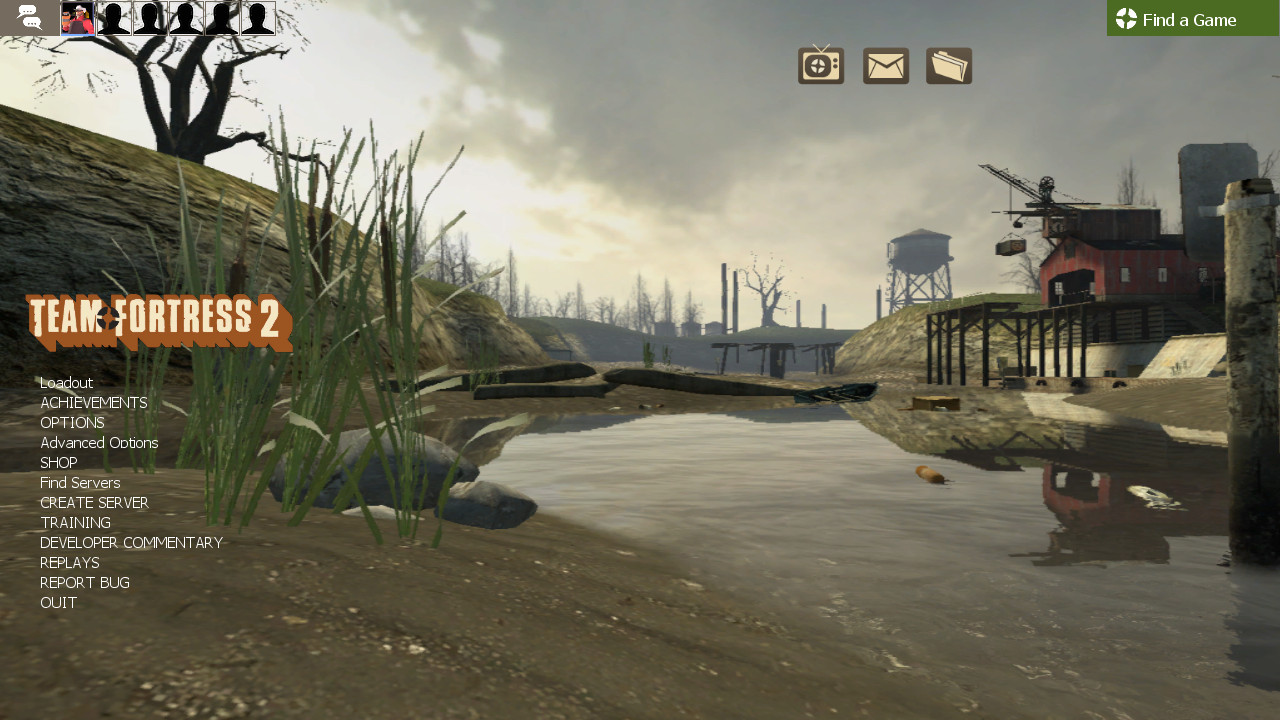Select the first empty party slot silhouette
The height and width of the screenshot is (720, 1280).
click(x=114, y=17)
